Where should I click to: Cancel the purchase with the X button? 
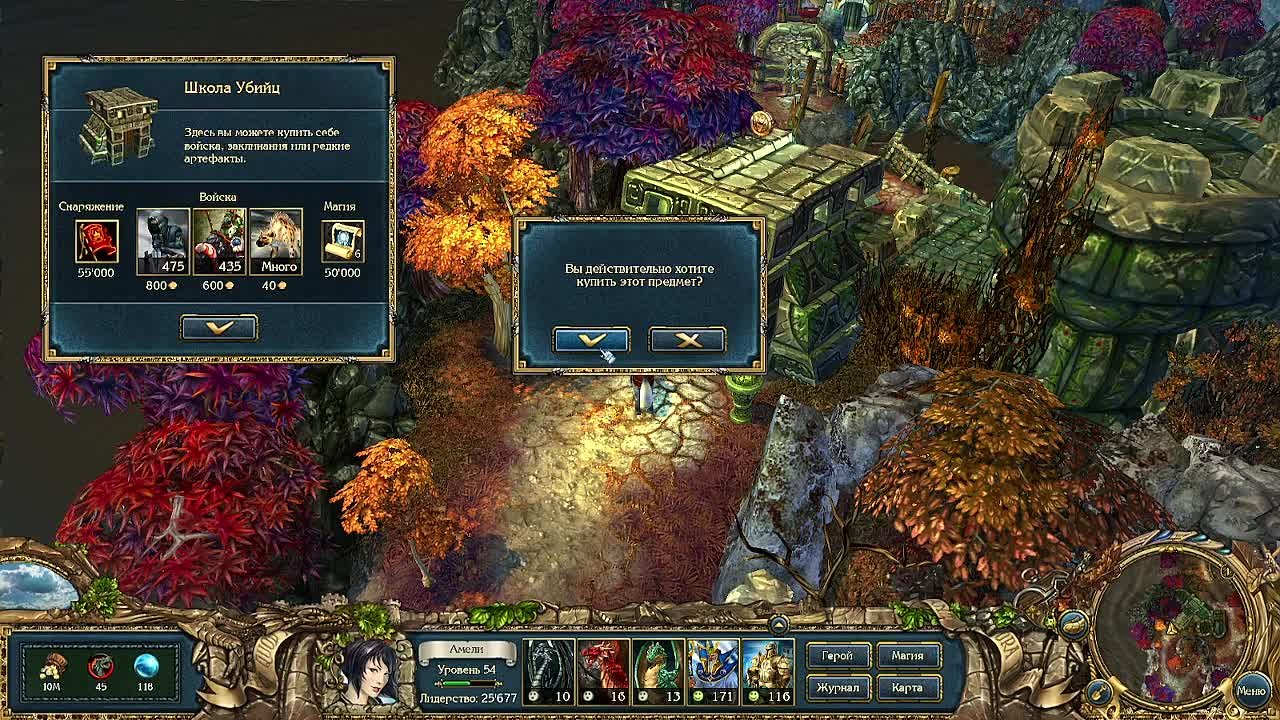click(x=687, y=340)
